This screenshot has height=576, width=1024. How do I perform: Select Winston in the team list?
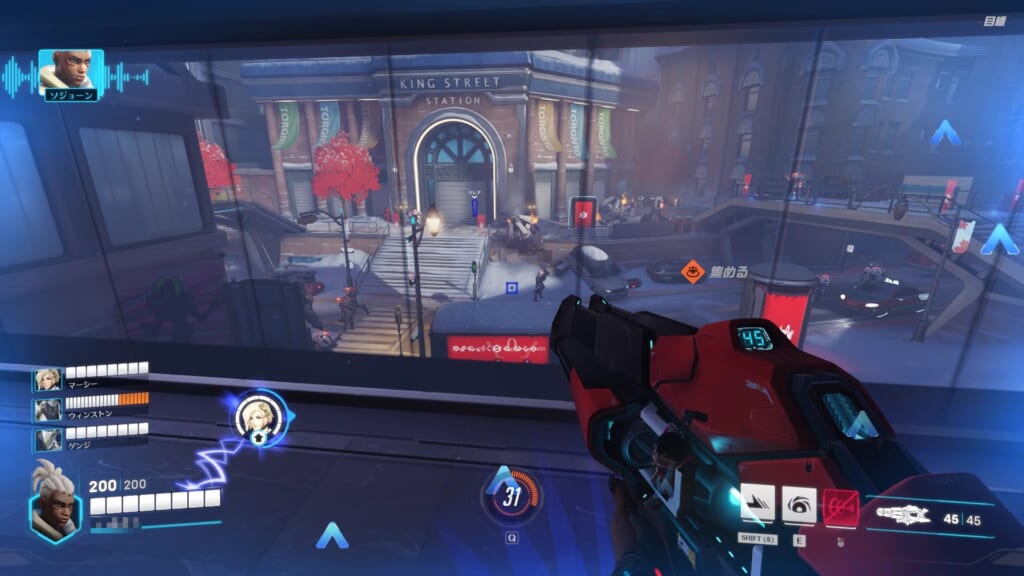coord(48,410)
